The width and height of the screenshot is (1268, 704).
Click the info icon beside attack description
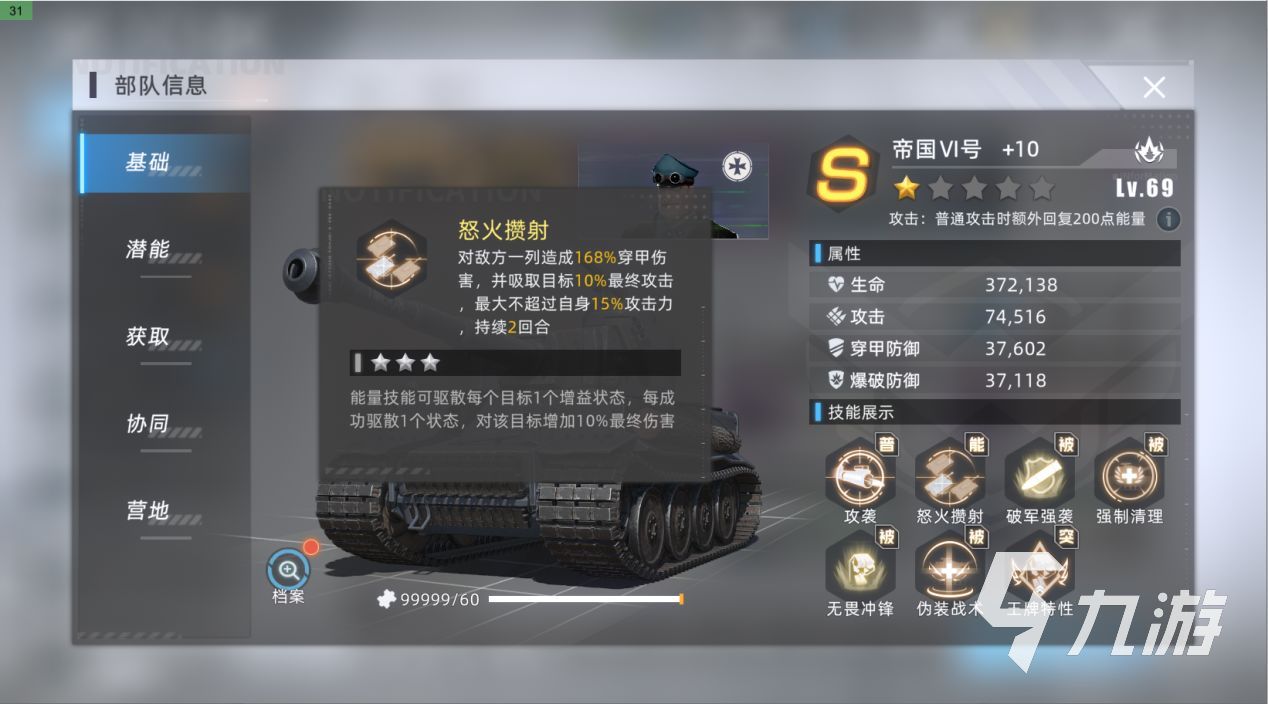point(1167,219)
